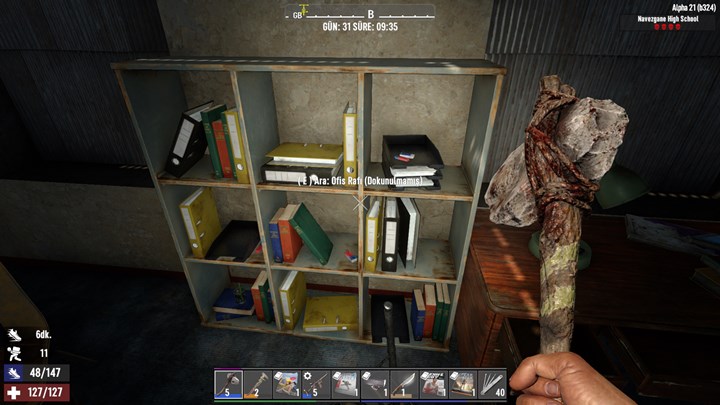
Task: Select the curved blade knife slot
Action: click(403, 383)
